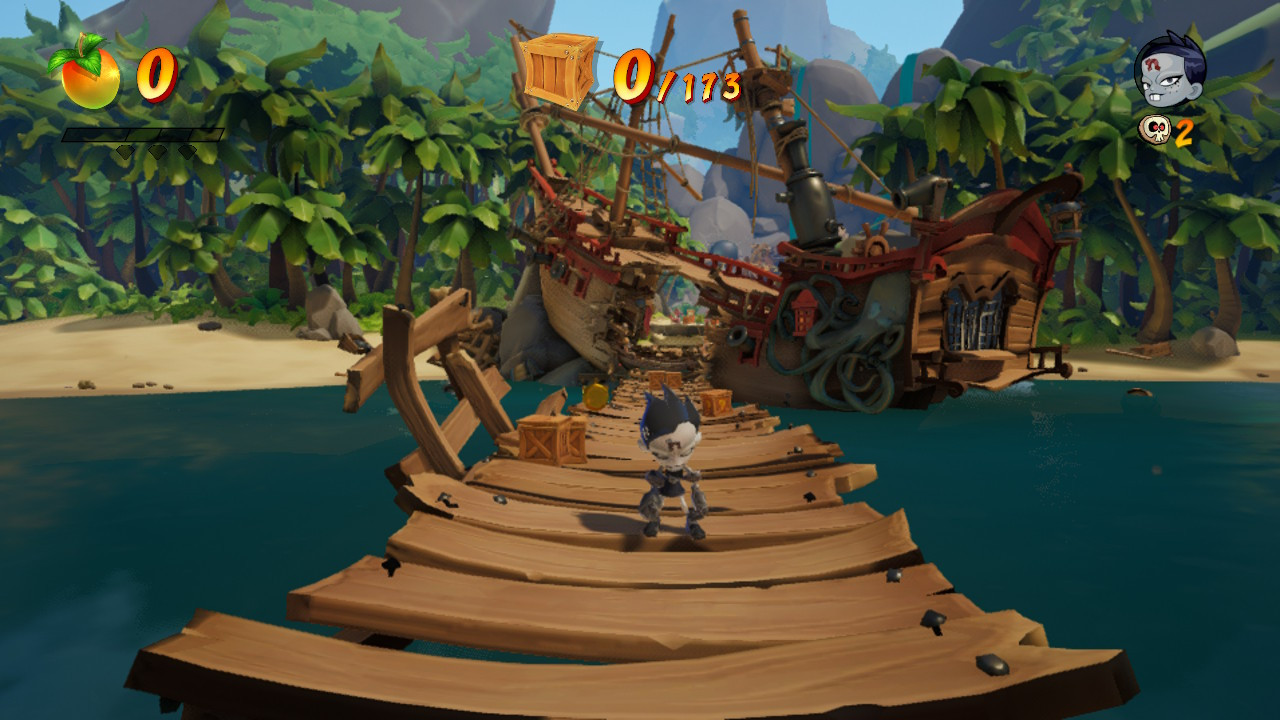Click the skull lives icon
This screenshot has width=1280, height=720.
point(1157,131)
